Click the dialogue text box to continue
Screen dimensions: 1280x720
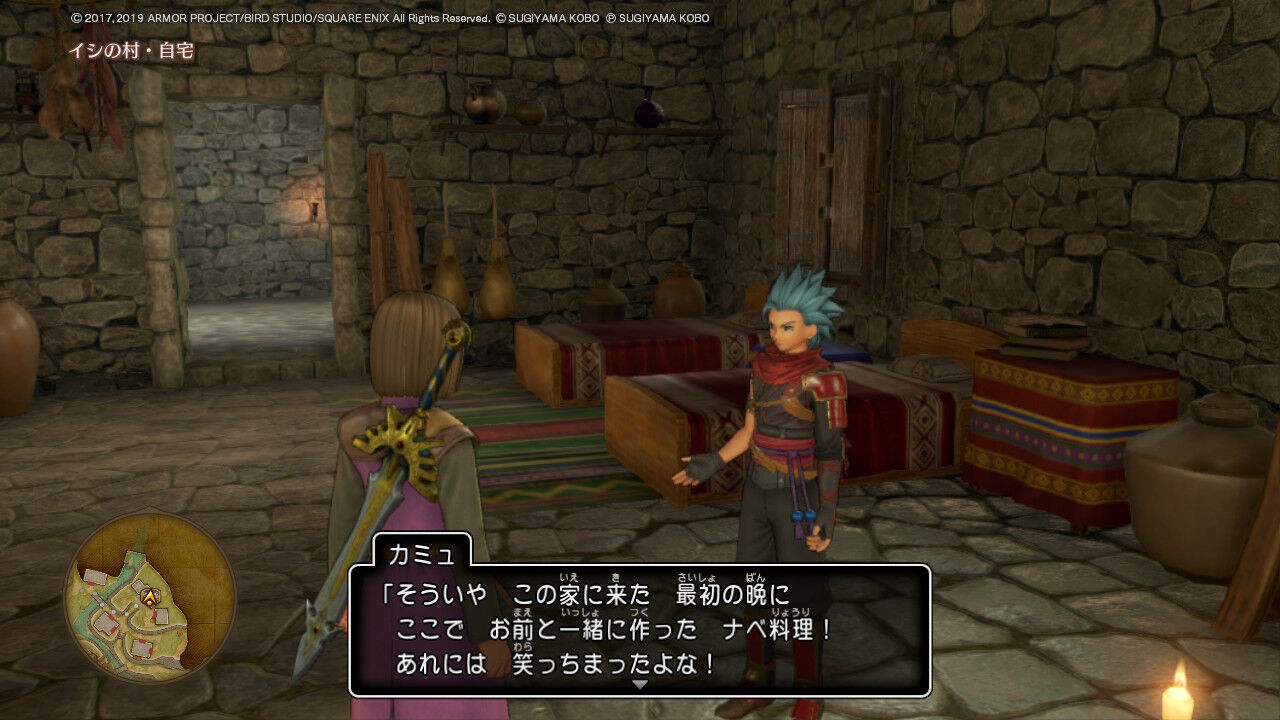tap(640, 620)
